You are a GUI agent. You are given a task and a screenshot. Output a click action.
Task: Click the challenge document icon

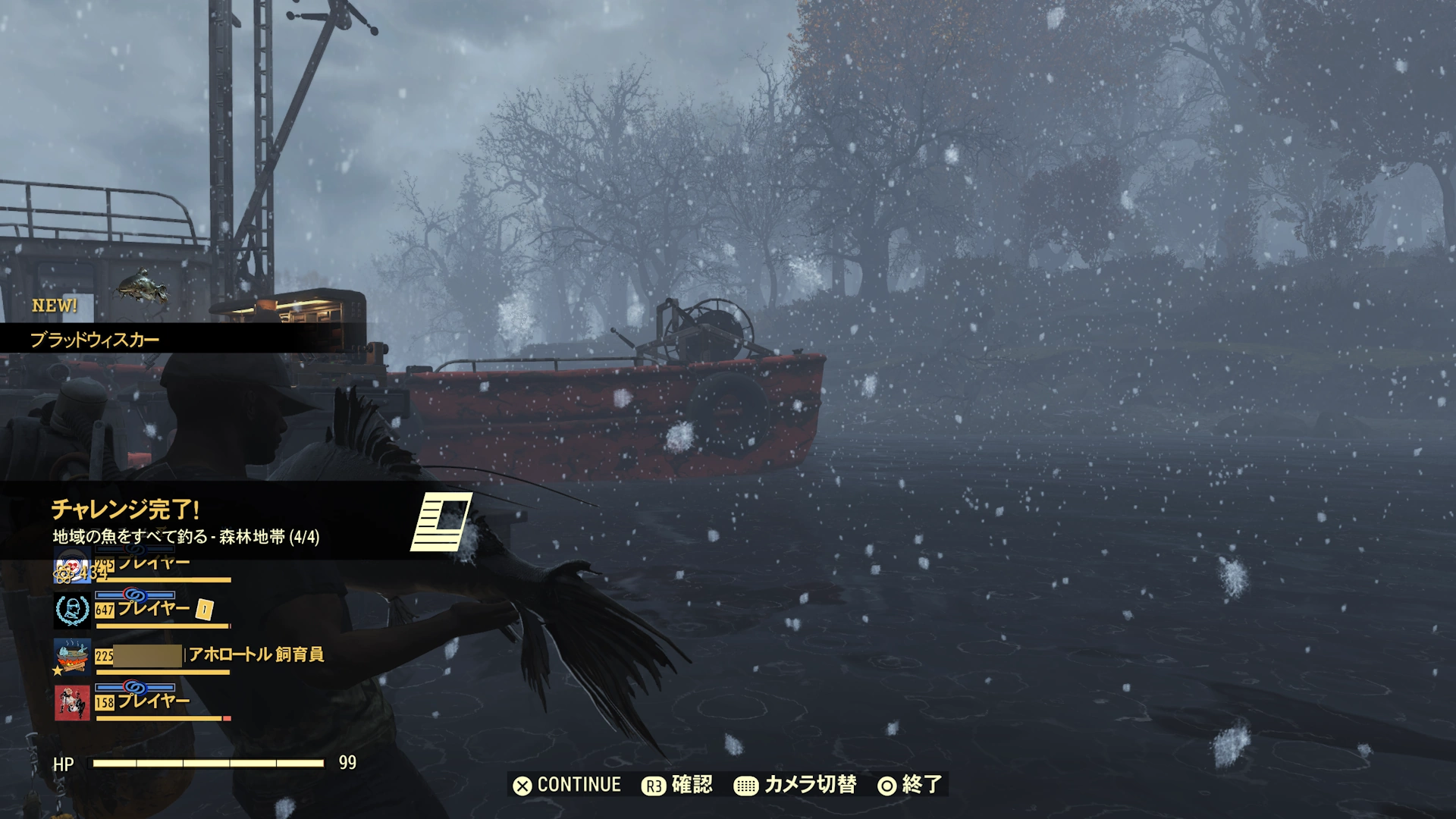(441, 522)
